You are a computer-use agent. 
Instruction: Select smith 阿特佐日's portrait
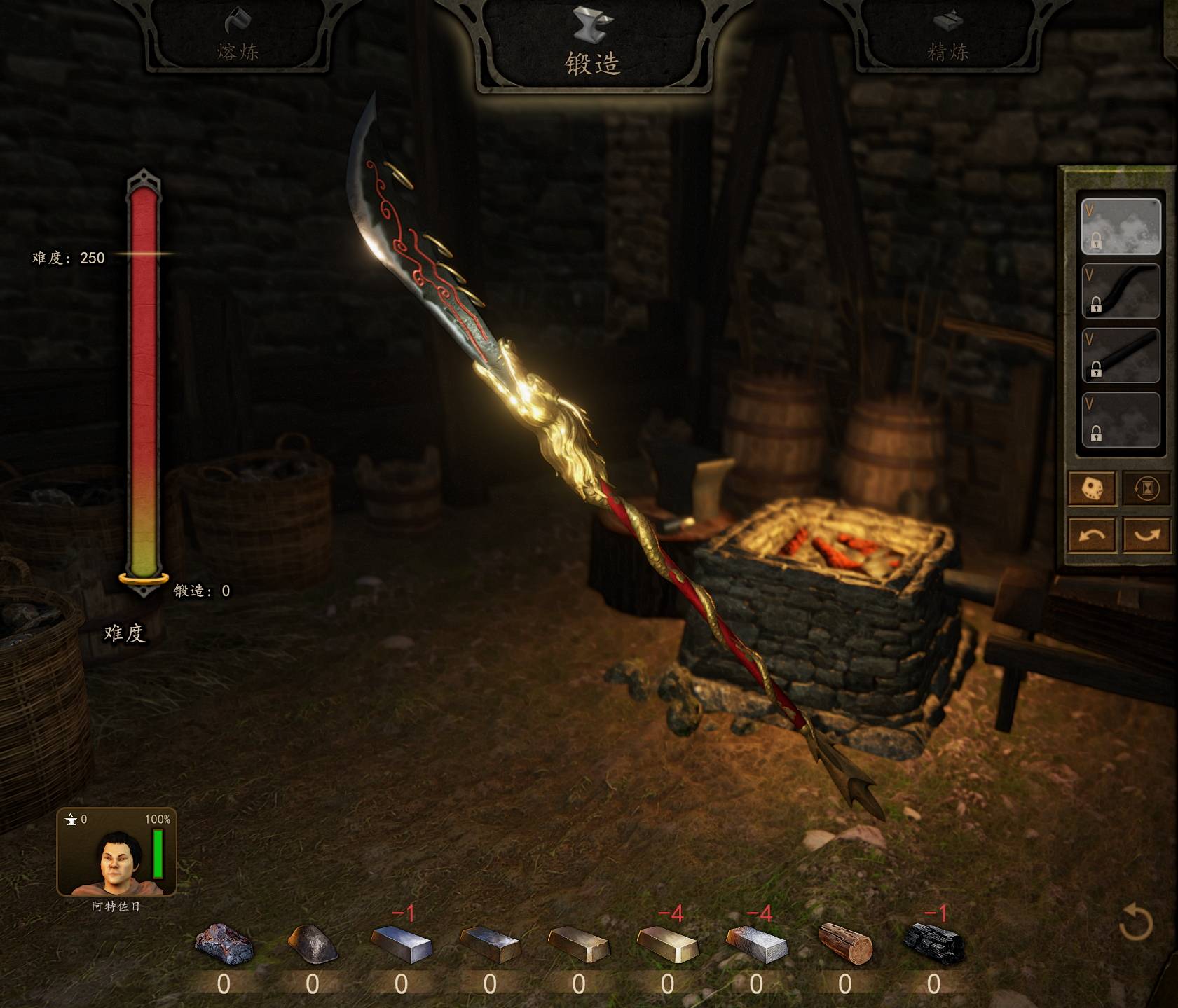[116, 852]
